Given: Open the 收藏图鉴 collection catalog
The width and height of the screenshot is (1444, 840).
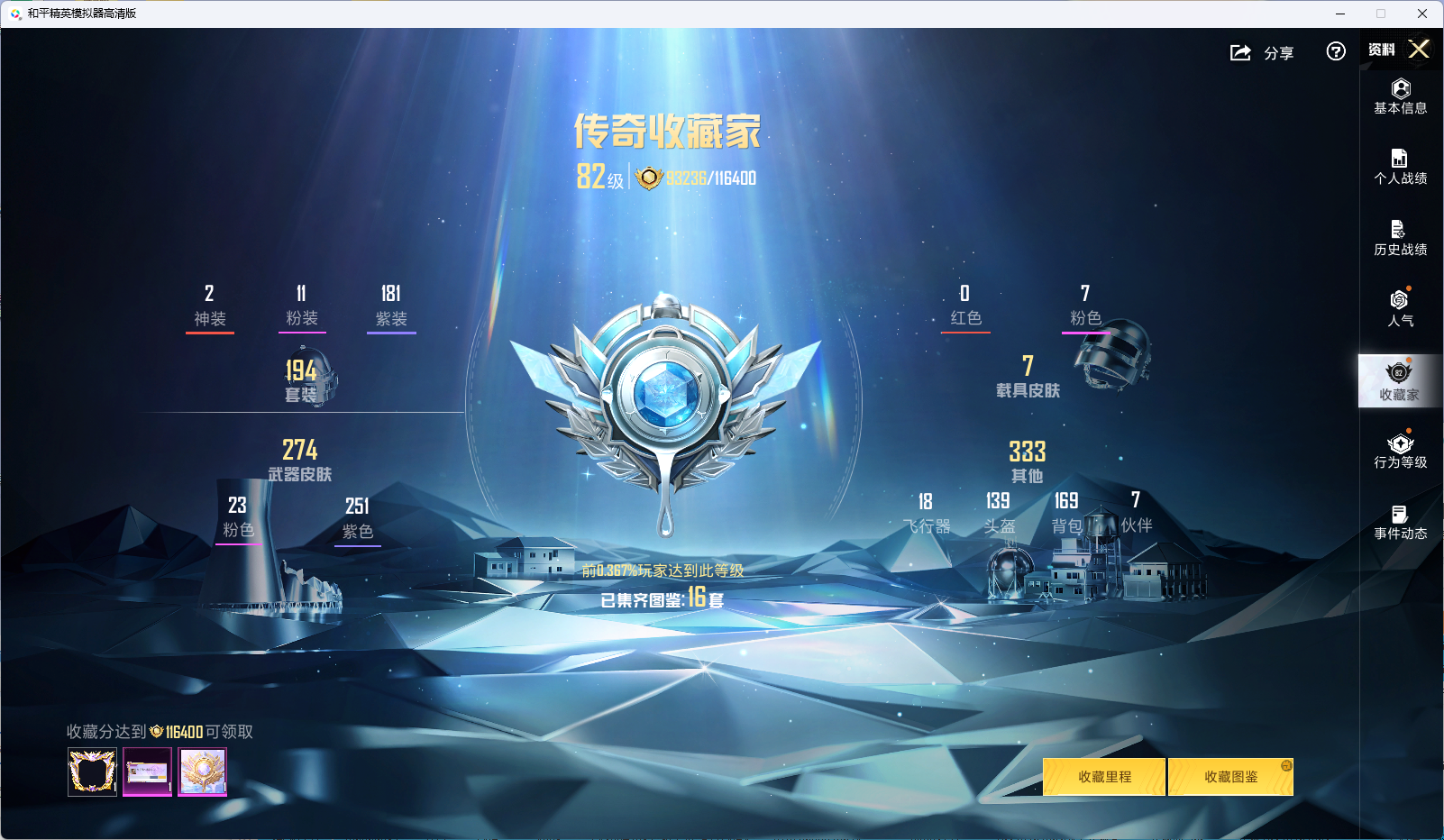Looking at the screenshot, I should 1231,776.
